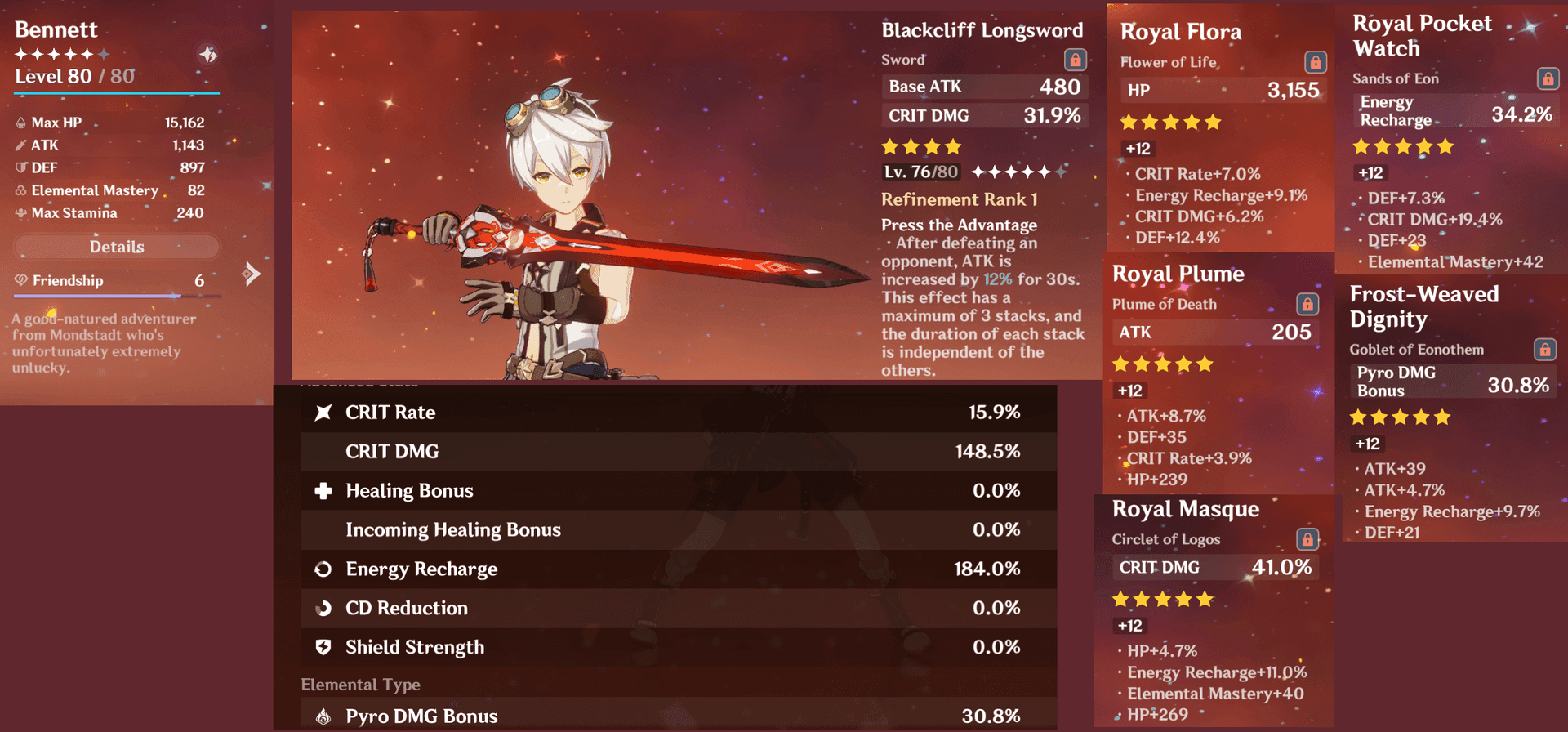This screenshot has width=1568, height=732.
Task: Select the Pyro DMG Bonus stat row
Action: pyautogui.click(x=666, y=716)
